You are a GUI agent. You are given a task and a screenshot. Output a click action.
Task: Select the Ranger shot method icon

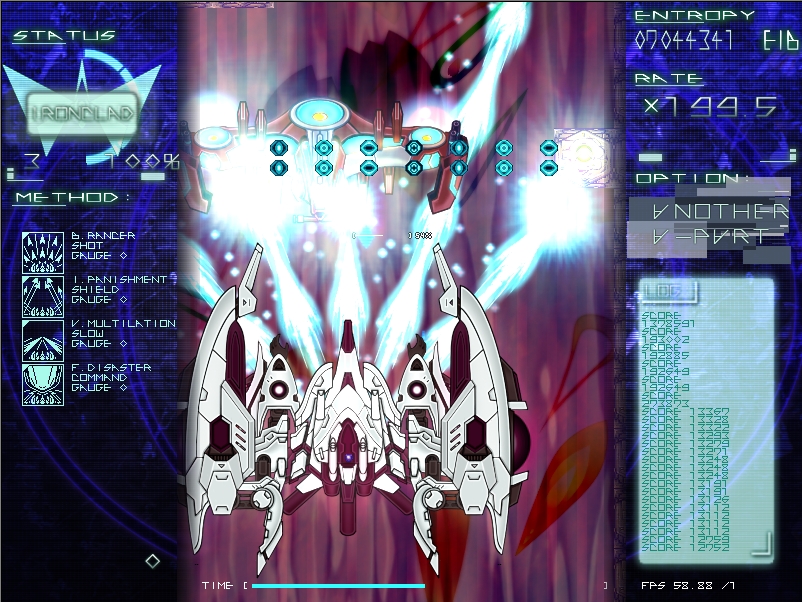pyautogui.click(x=43, y=252)
